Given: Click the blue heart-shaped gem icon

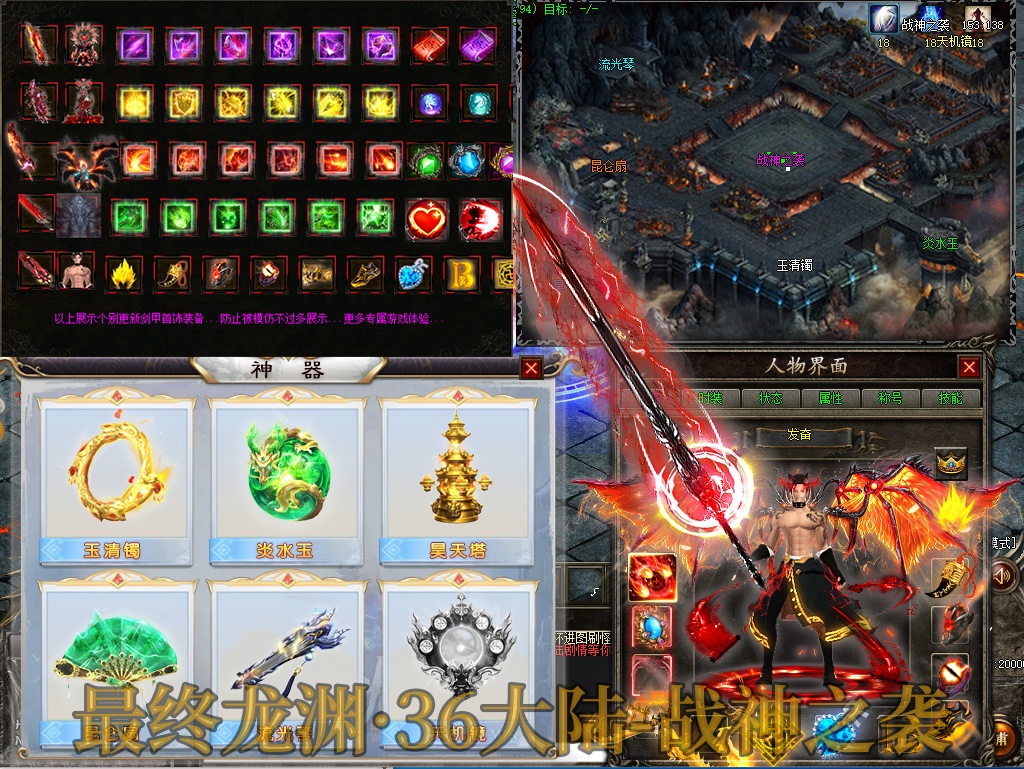Looking at the screenshot, I should tap(412, 274).
